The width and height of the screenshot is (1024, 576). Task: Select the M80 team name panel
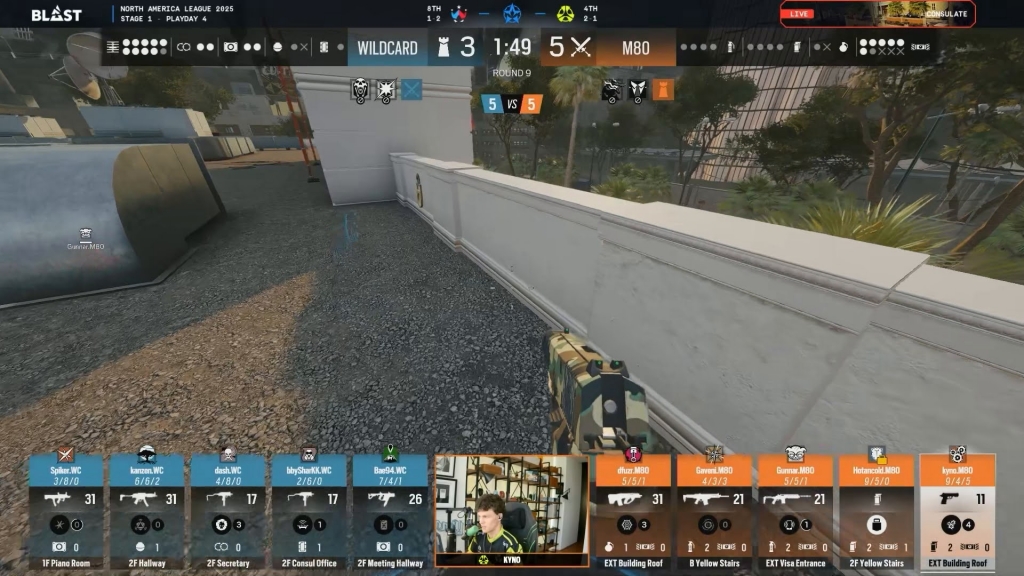tap(637, 48)
